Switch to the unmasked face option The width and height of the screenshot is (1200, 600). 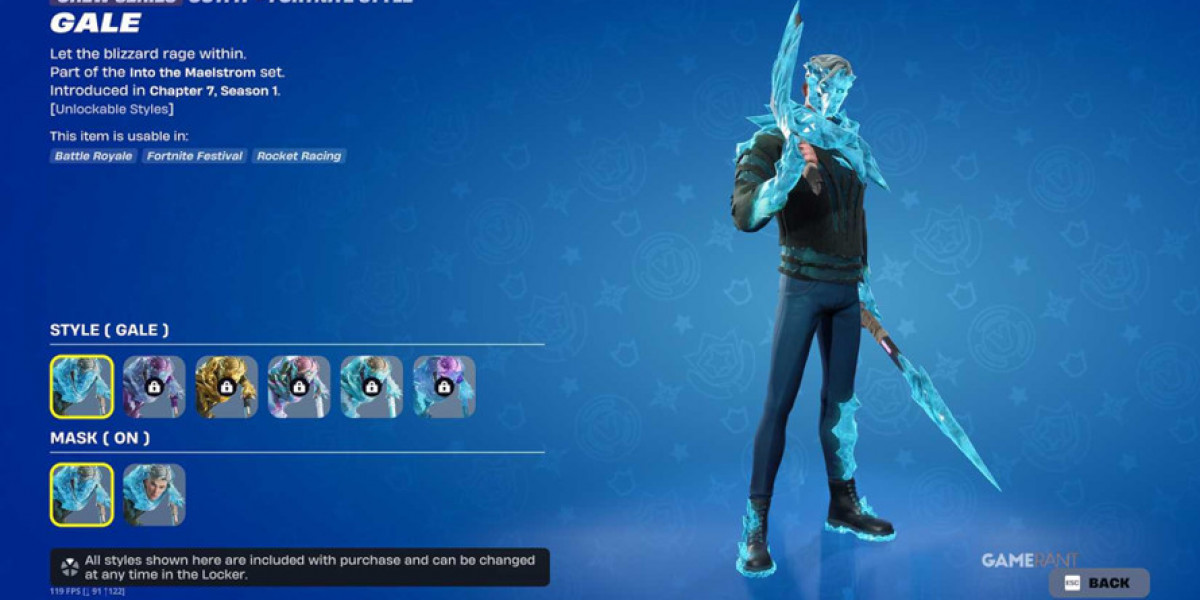pos(154,495)
